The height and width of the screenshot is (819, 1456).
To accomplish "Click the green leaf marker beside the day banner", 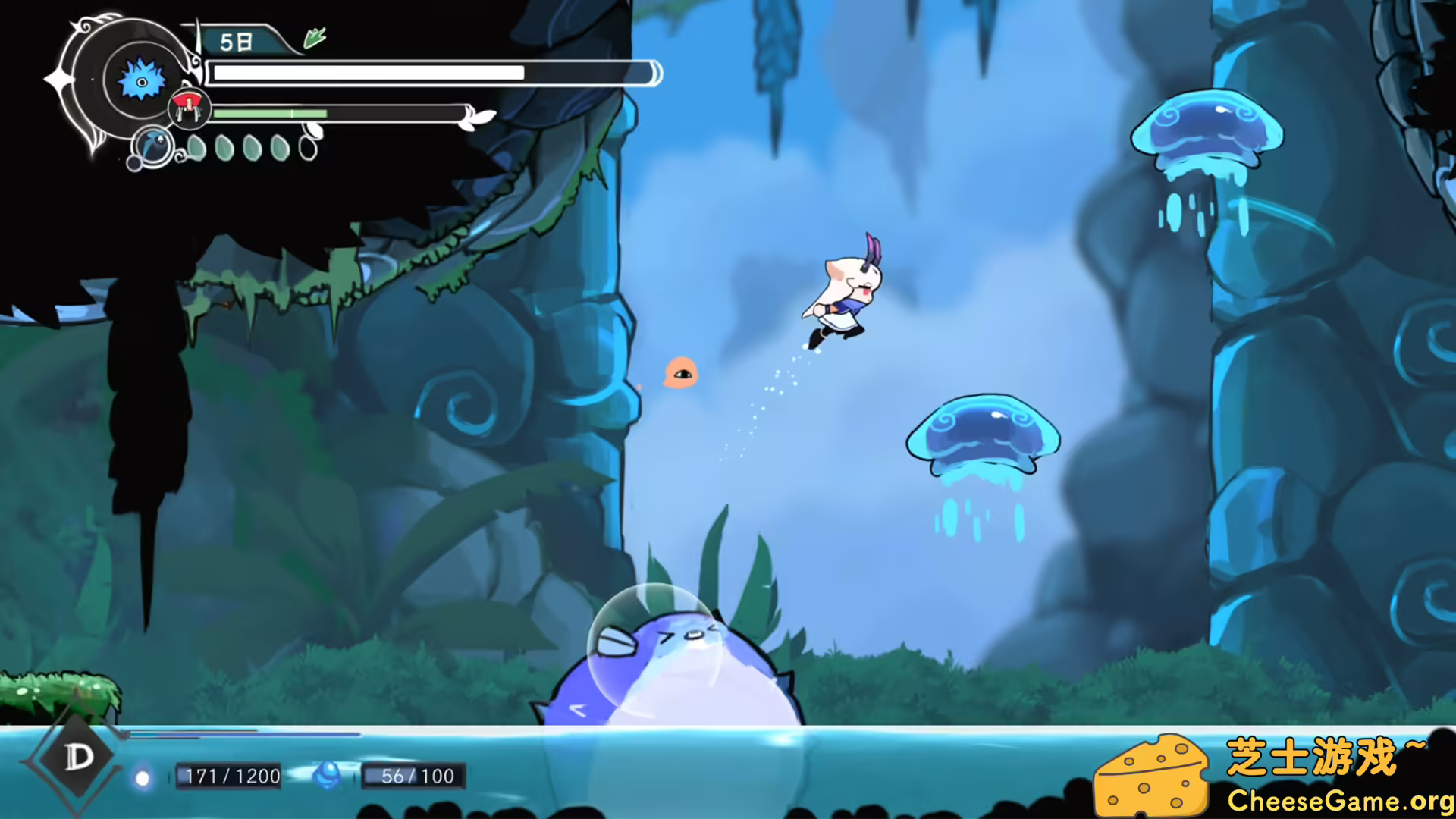I will [314, 36].
